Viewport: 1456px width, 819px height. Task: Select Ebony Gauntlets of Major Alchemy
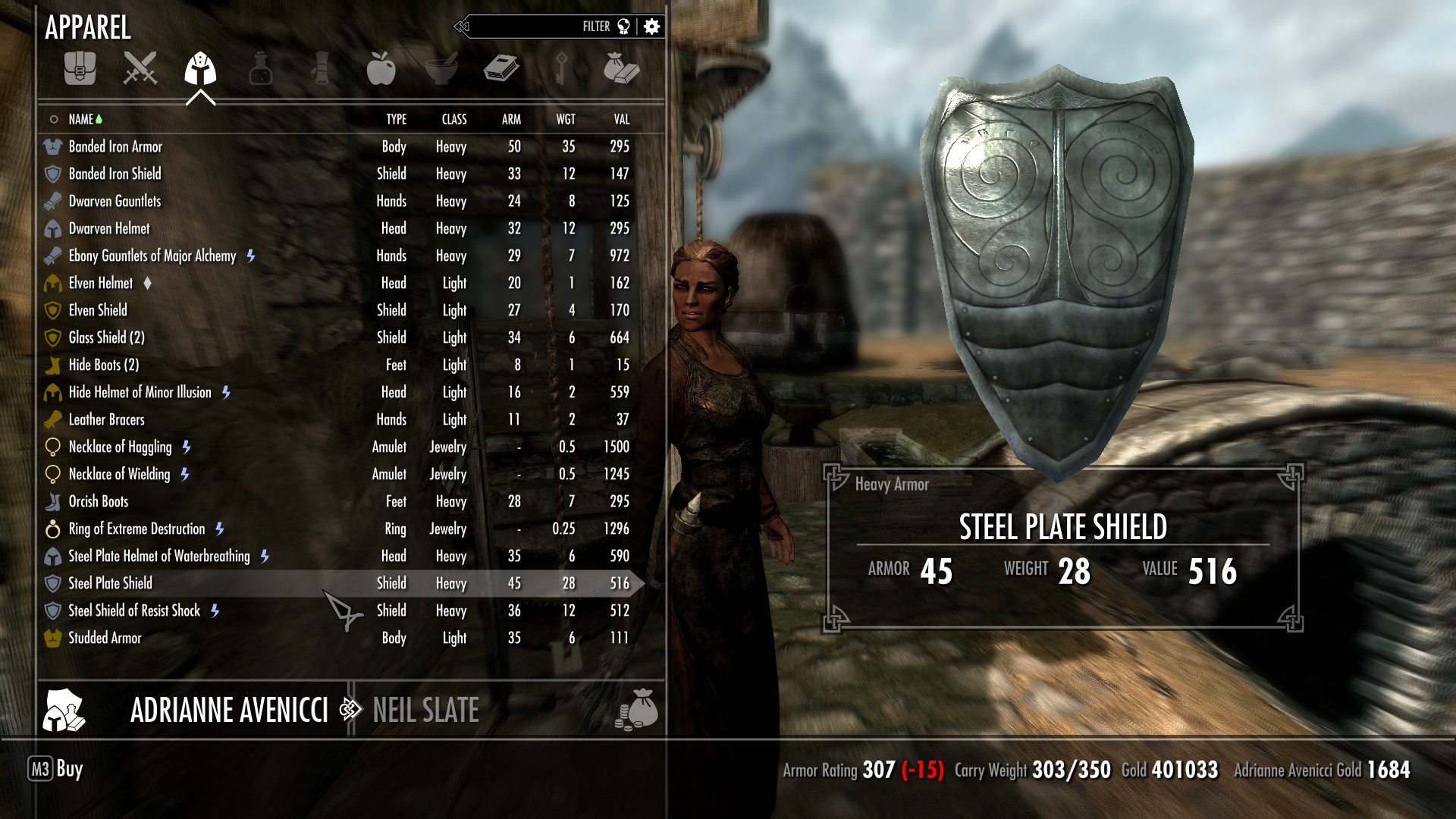pos(152,256)
